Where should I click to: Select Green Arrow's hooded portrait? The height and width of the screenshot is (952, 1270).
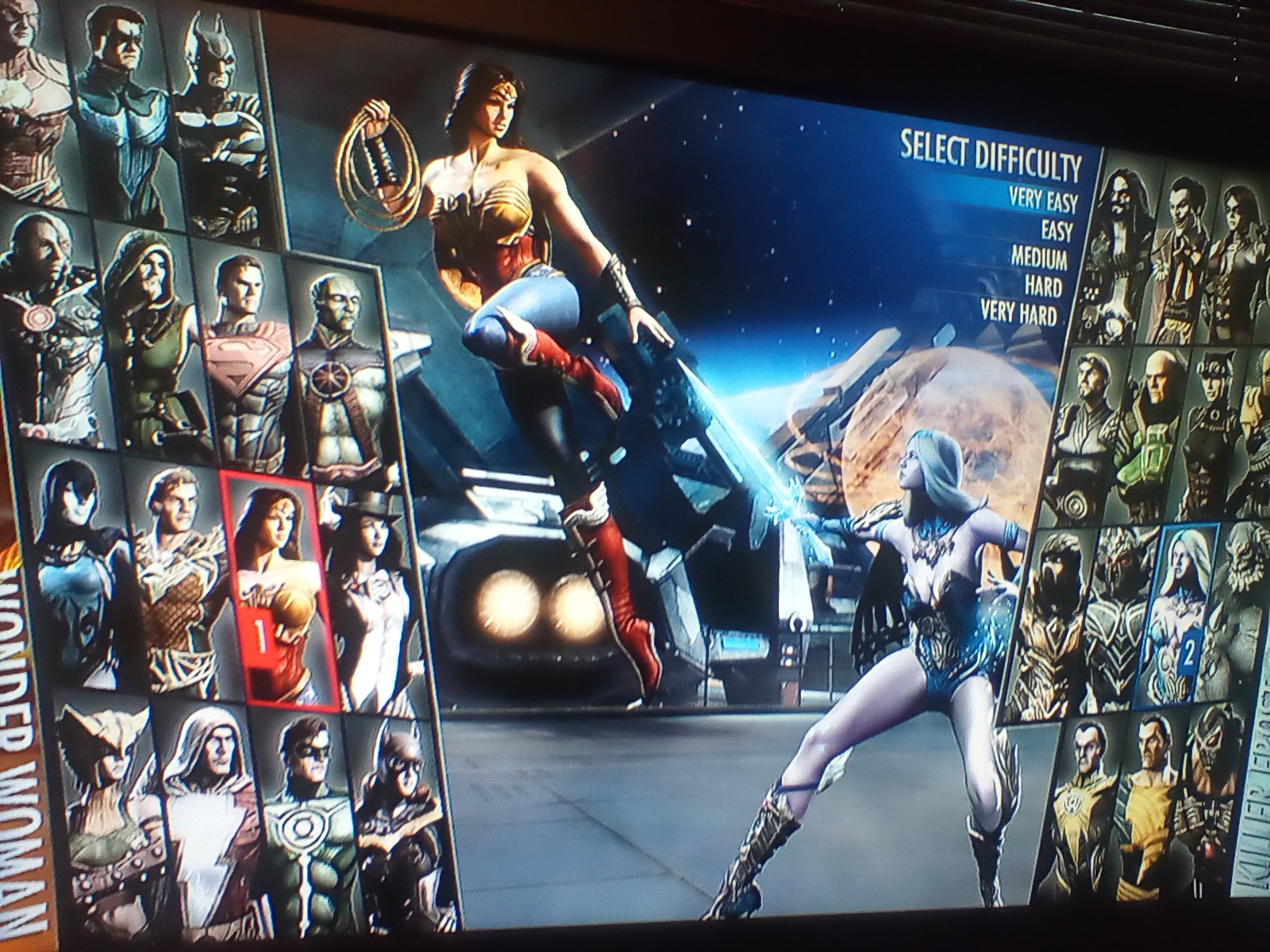point(151,349)
